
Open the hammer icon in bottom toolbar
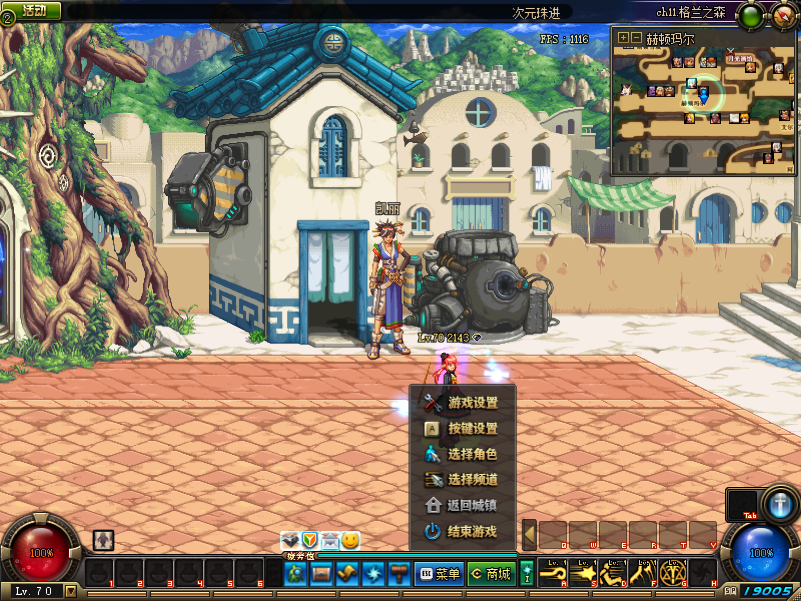(399, 574)
